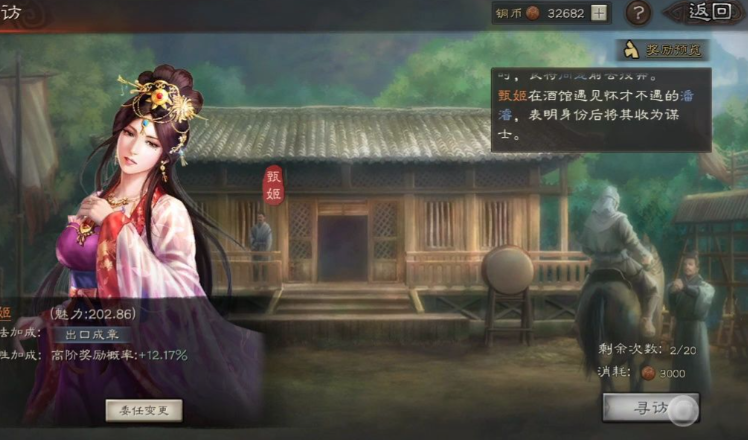Click the 返回 back button
The height and width of the screenshot is (440, 748).
point(710,12)
